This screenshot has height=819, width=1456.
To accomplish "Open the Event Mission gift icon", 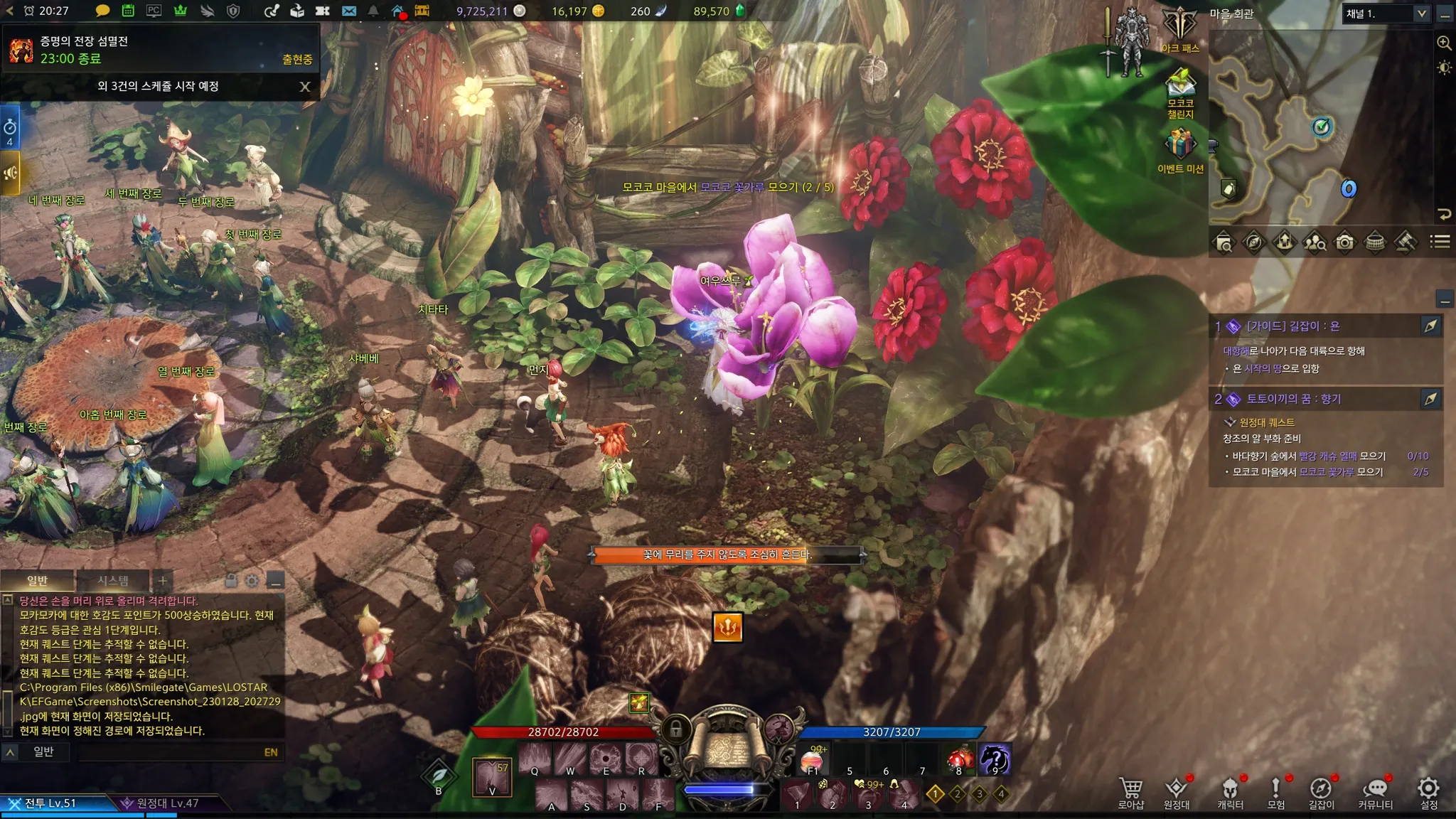I will (1180, 149).
